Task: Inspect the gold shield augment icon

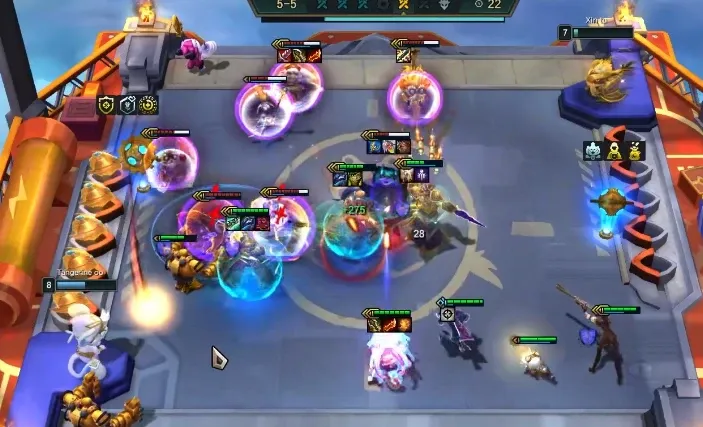Action: (x=106, y=104)
